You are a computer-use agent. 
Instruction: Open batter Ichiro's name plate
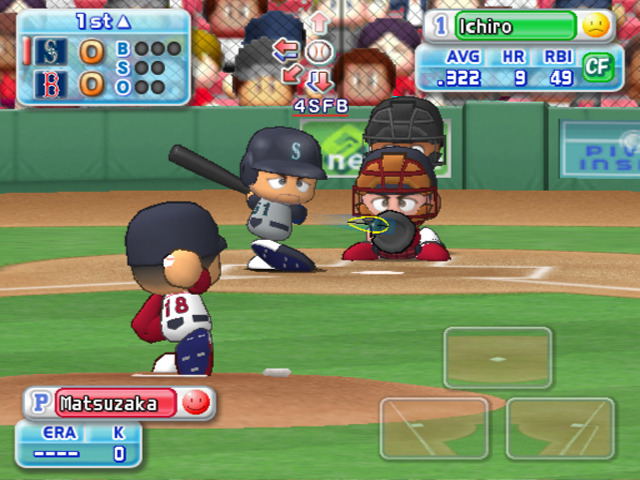click(516, 25)
